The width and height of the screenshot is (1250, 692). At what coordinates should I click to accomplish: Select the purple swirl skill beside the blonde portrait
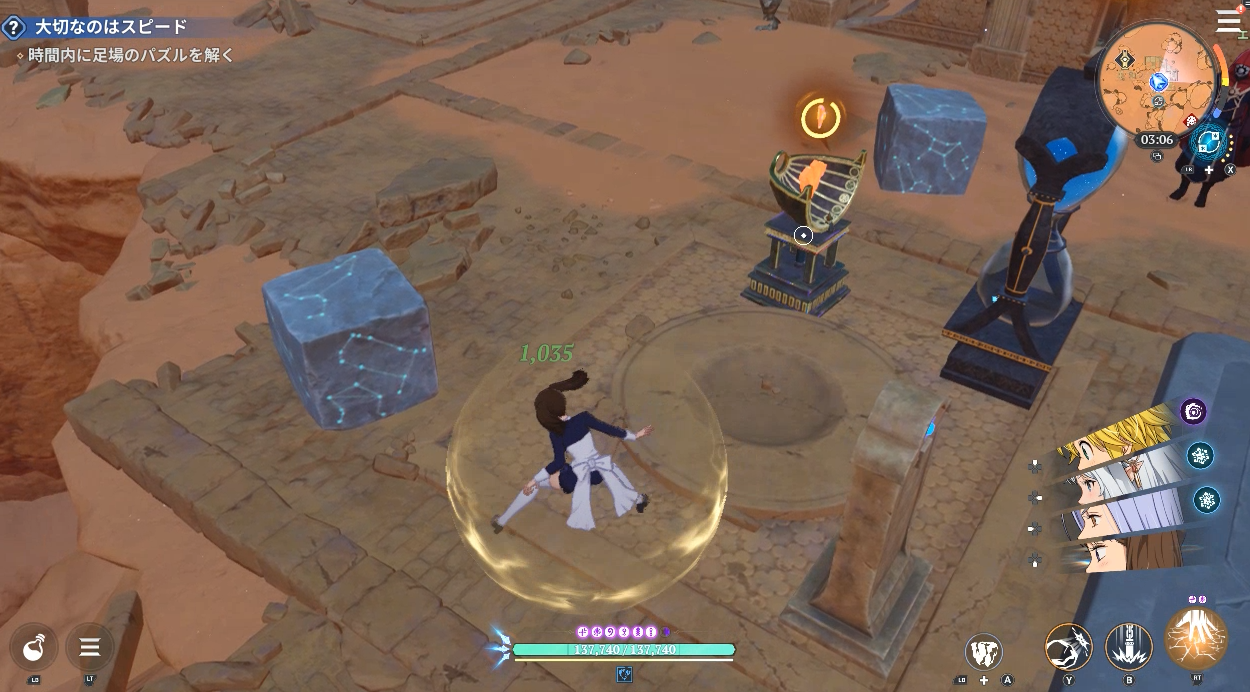[1193, 411]
